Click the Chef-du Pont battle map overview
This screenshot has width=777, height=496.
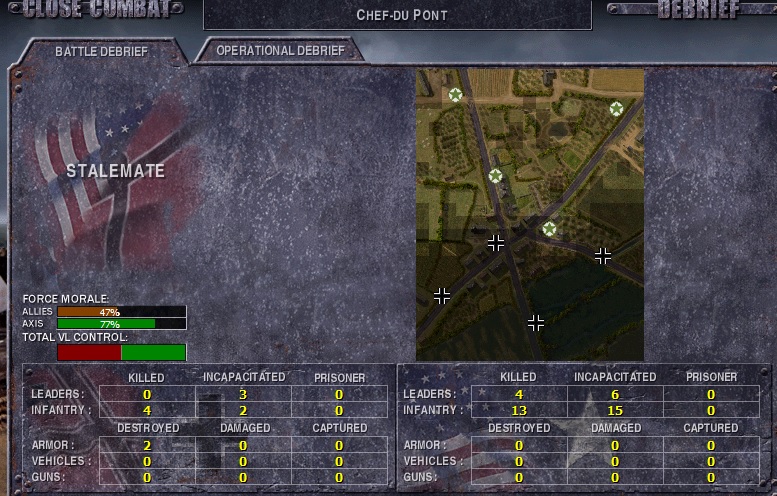click(x=529, y=214)
